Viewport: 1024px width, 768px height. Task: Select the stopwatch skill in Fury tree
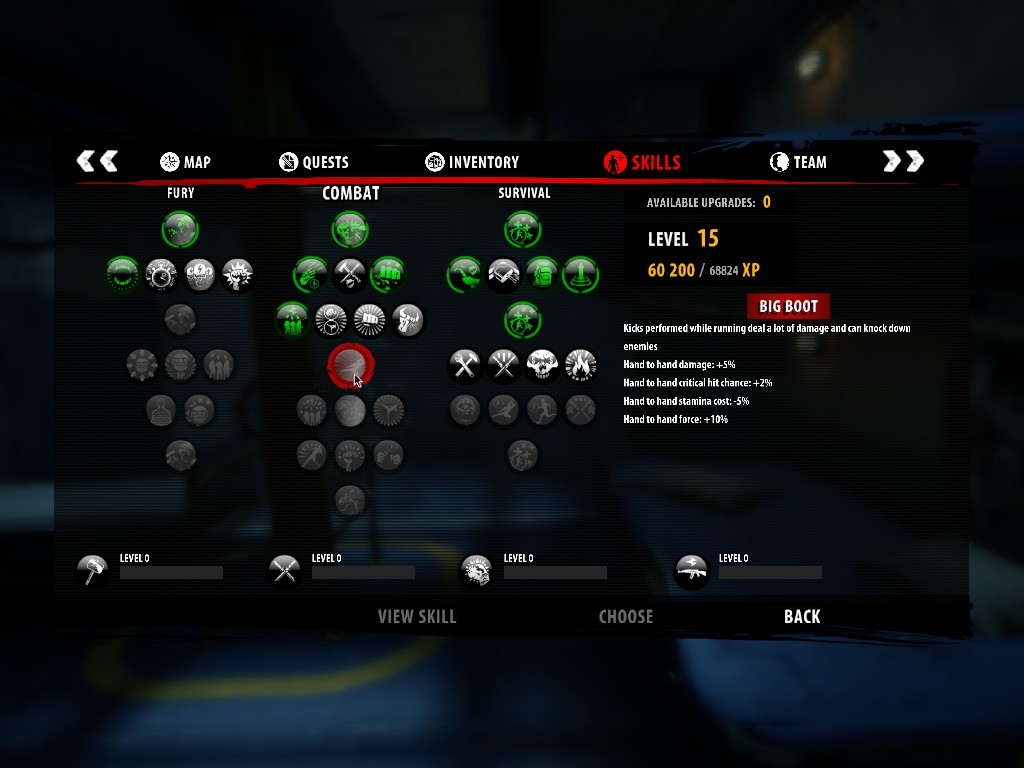click(162, 273)
